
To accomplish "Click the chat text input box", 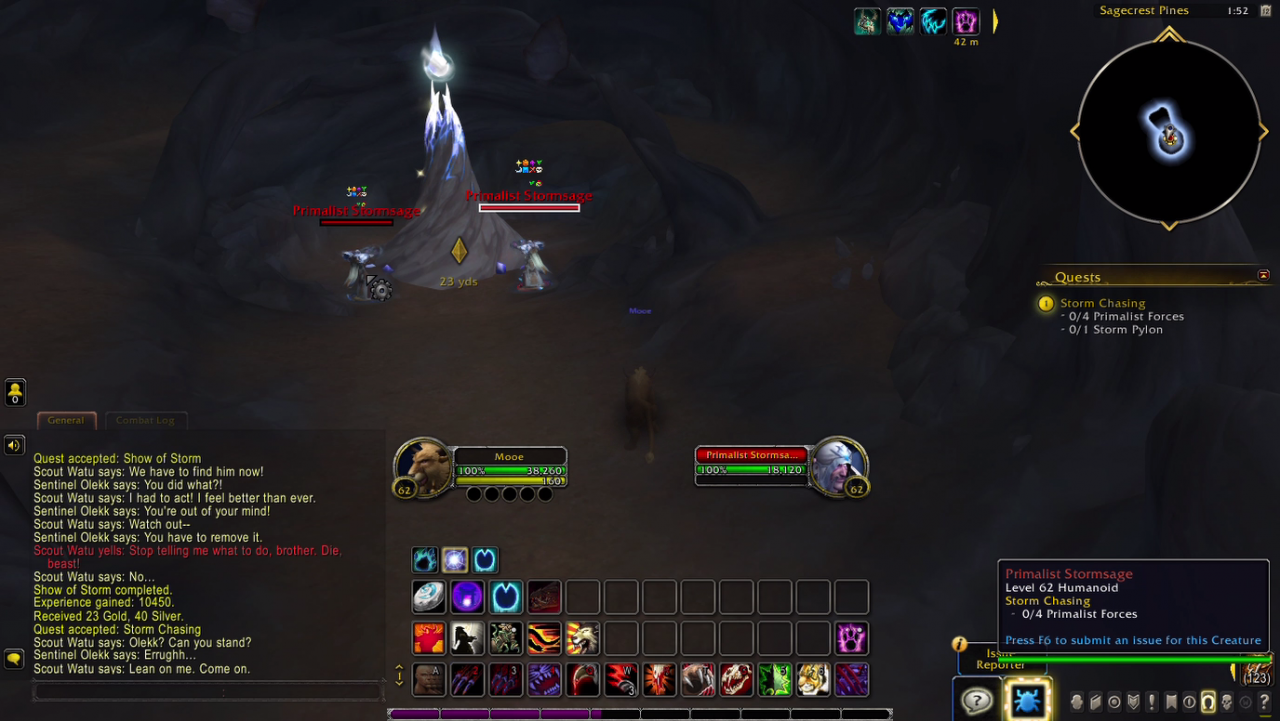I will [x=208, y=691].
